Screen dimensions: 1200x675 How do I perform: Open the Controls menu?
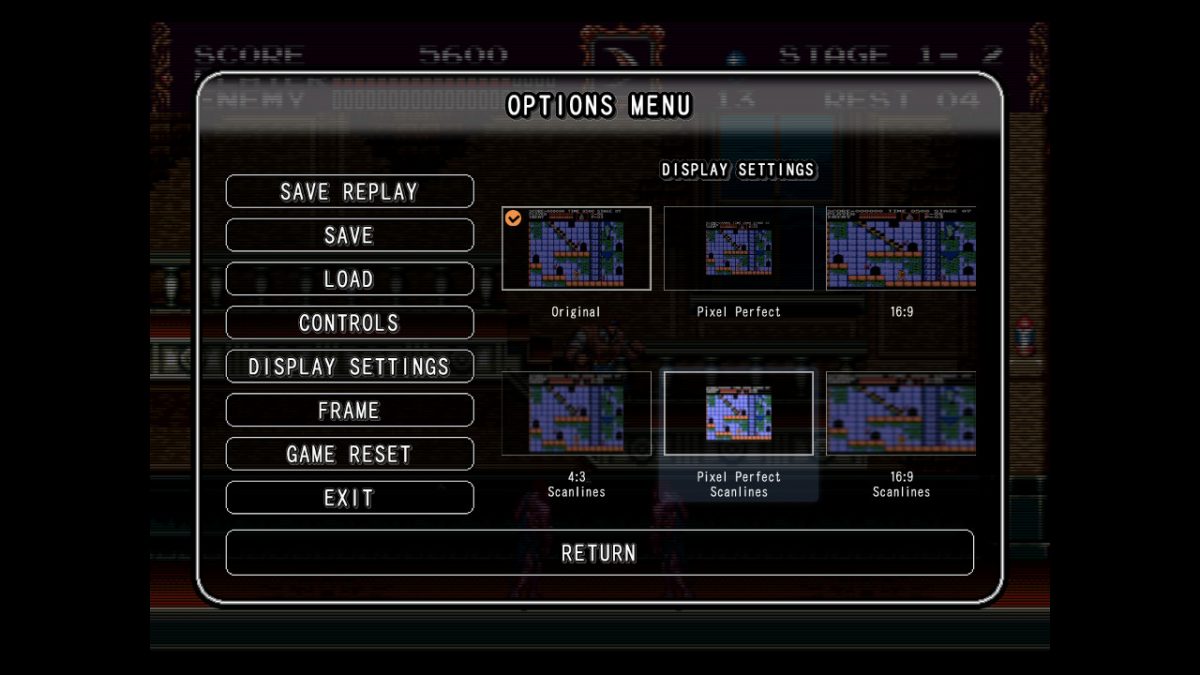click(349, 323)
